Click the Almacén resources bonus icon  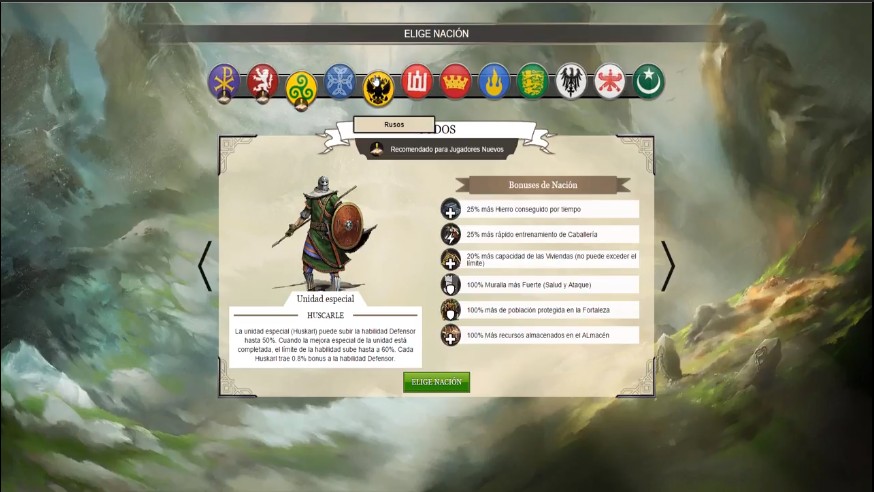tap(451, 335)
